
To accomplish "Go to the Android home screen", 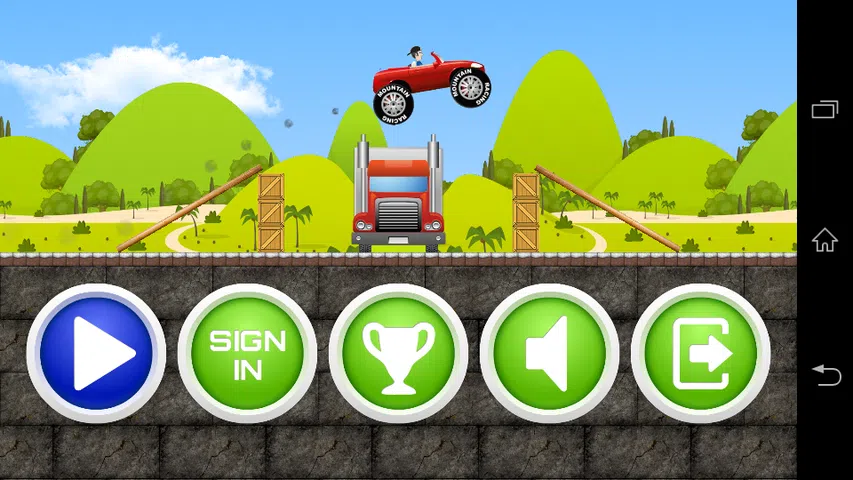I will coord(825,240).
